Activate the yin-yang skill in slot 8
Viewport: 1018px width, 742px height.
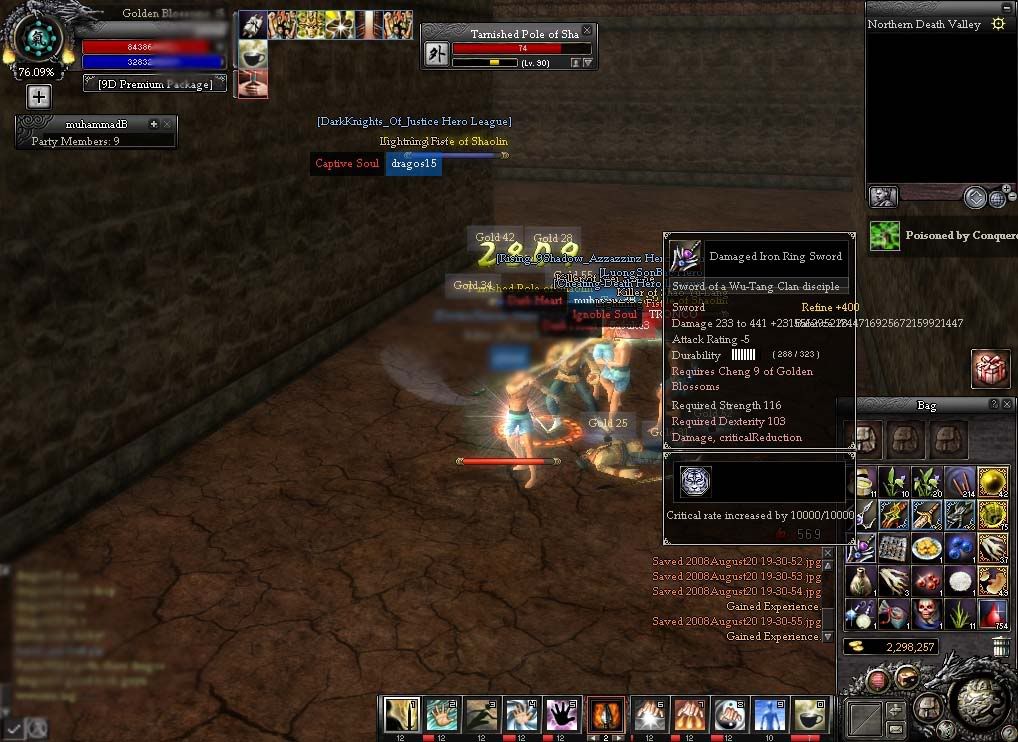(727, 713)
